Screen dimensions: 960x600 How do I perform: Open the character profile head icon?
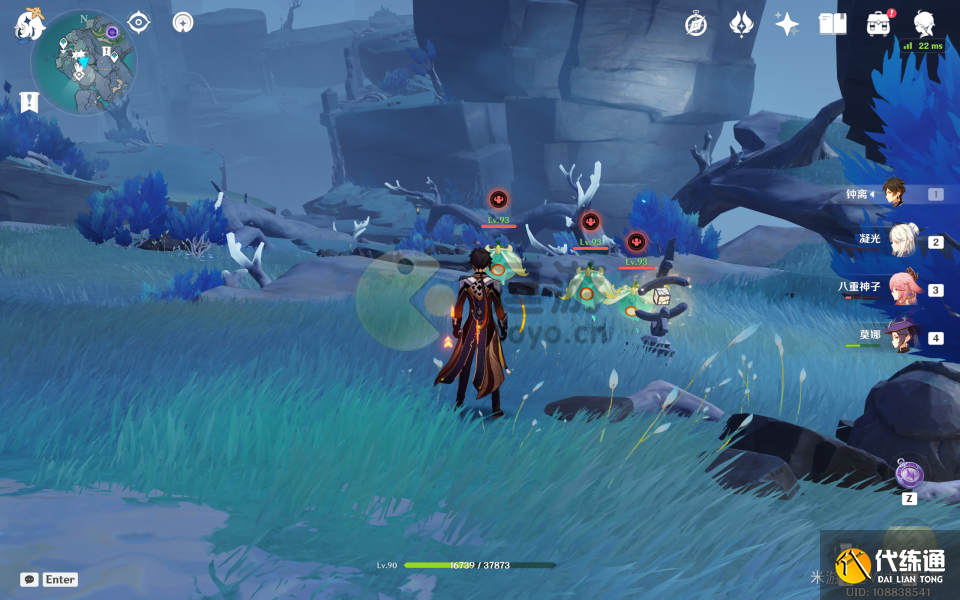(x=924, y=24)
